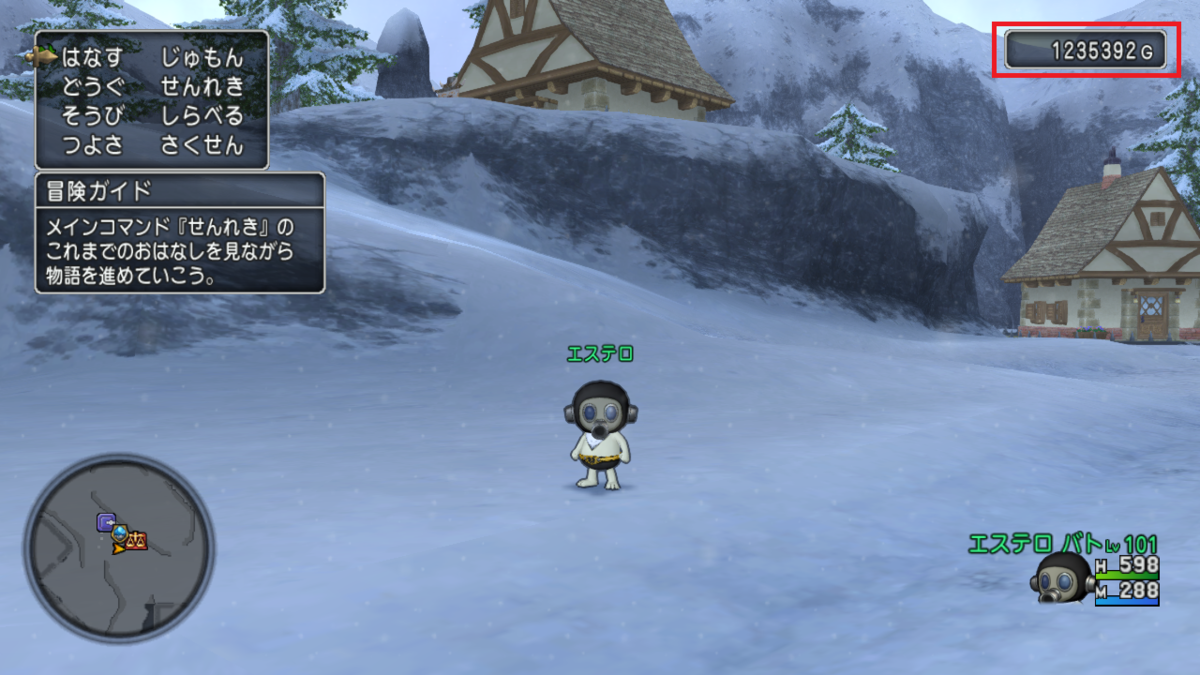Choose じゅもん from the command menu
This screenshot has height=675, width=1200.
click(x=202, y=57)
